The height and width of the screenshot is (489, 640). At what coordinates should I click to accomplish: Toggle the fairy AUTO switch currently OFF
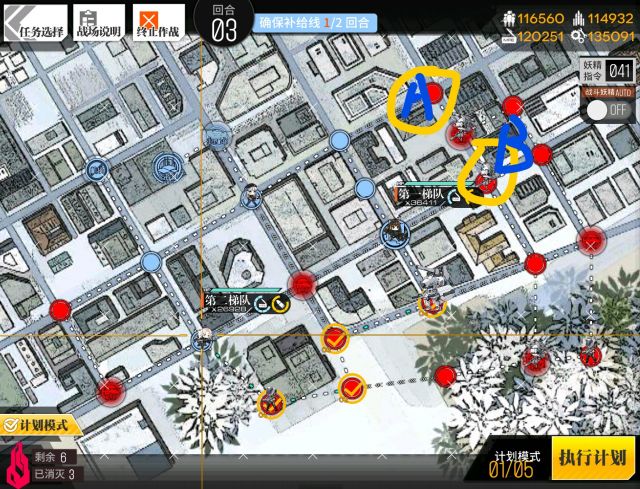[x=608, y=109]
